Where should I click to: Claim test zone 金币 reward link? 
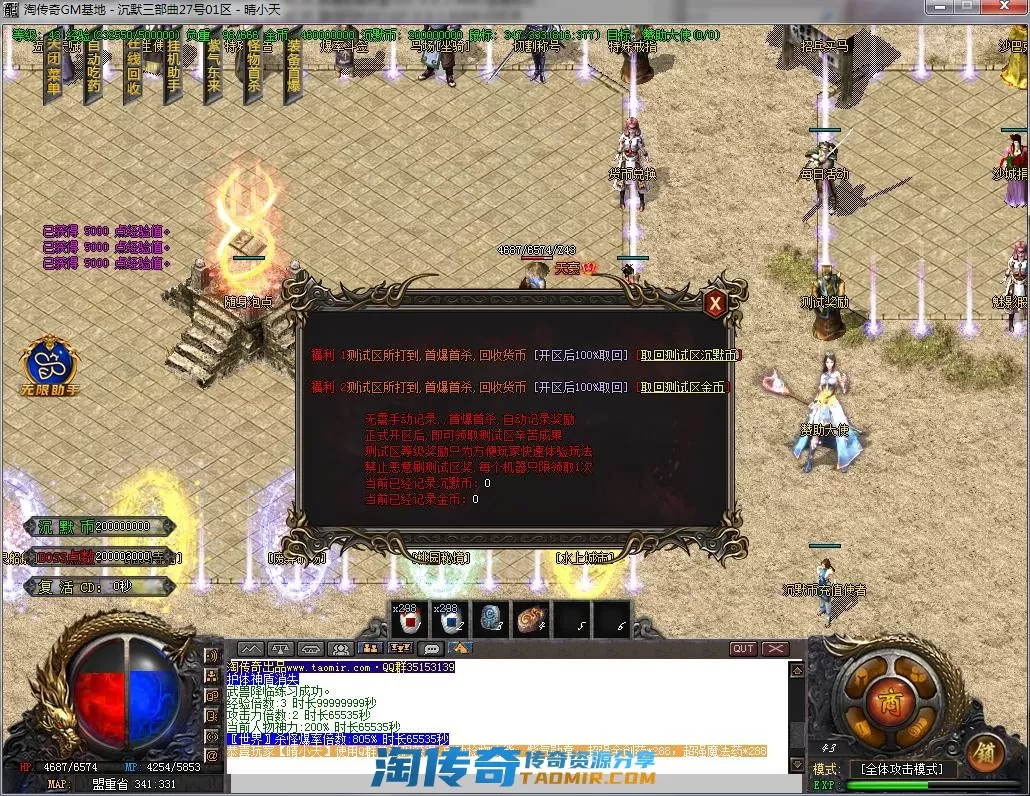[684, 387]
